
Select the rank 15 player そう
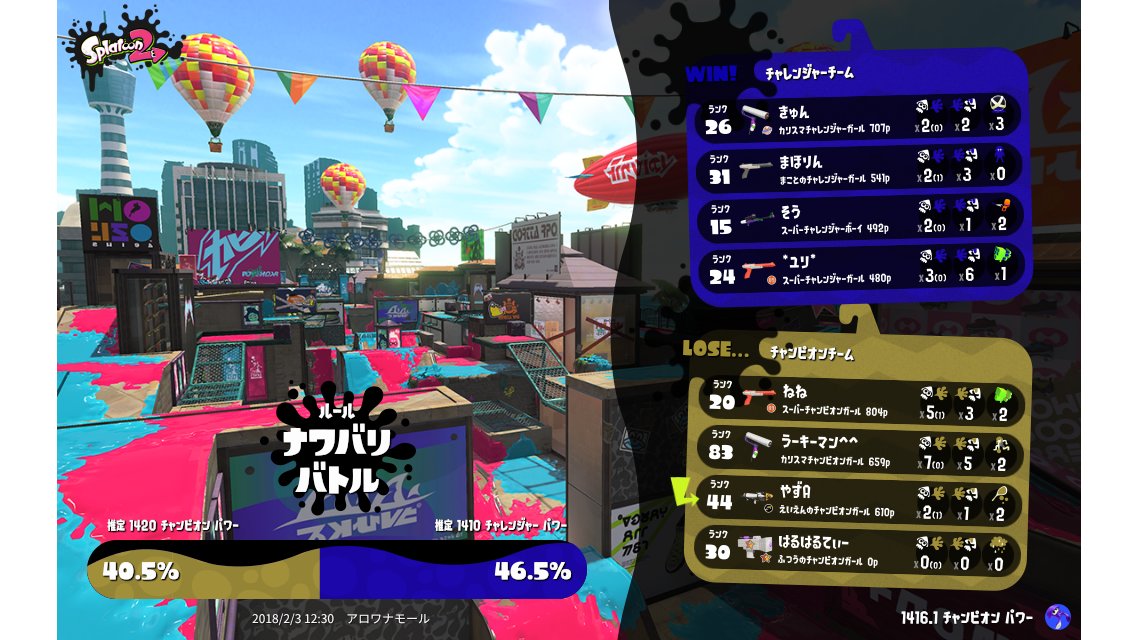point(860,219)
